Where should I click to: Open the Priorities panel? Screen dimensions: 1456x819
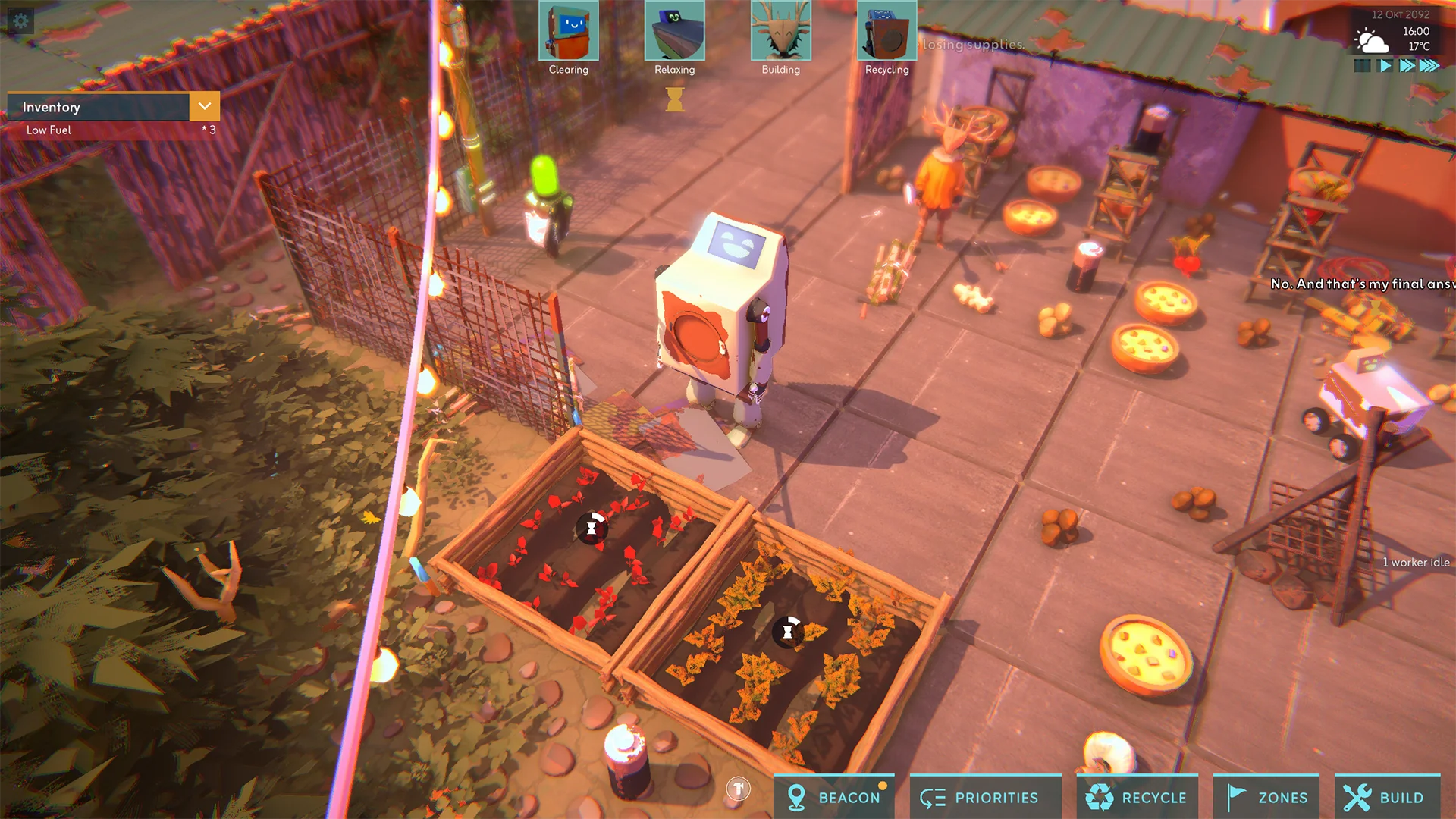[979, 797]
